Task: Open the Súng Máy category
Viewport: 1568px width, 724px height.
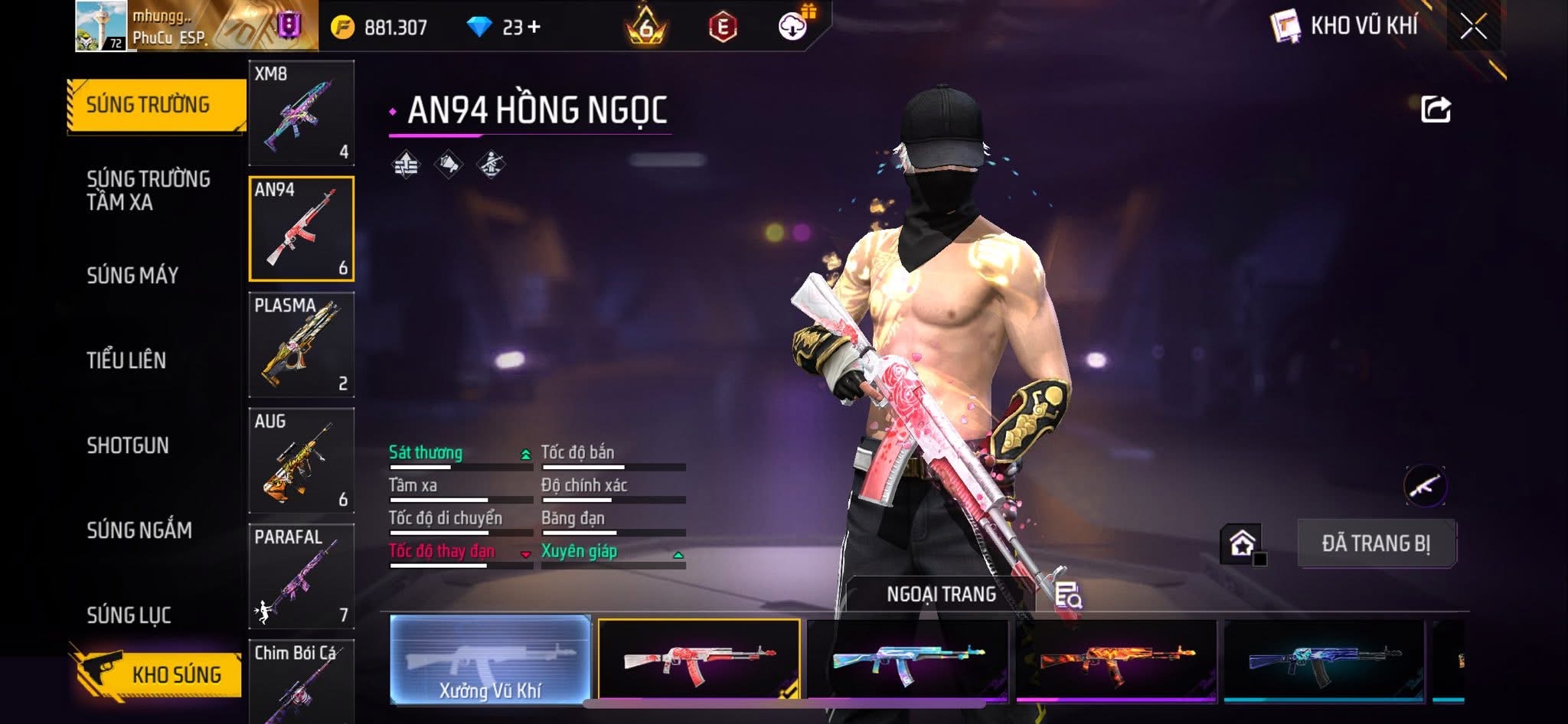Action: pos(132,276)
